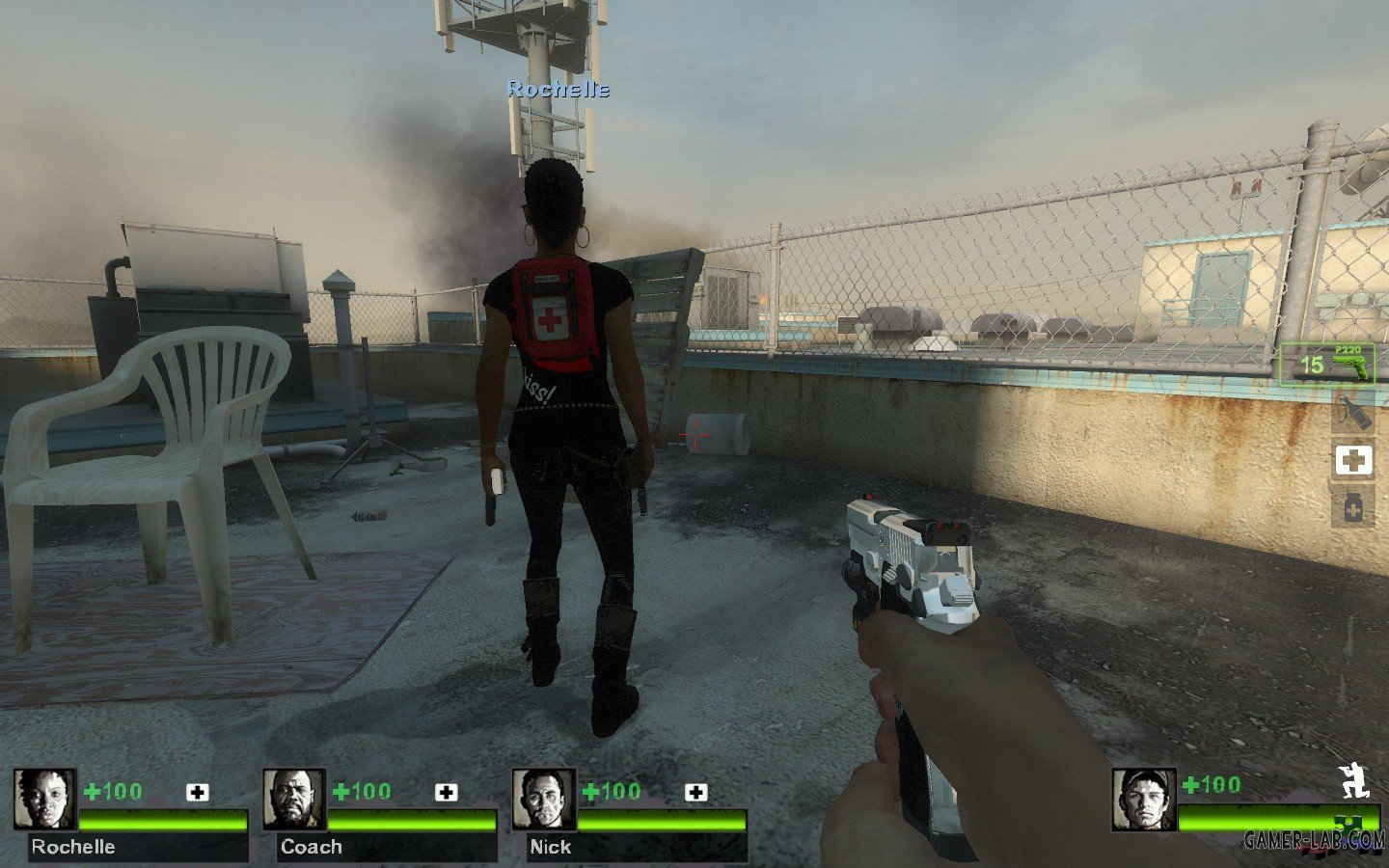The height and width of the screenshot is (868, 1389).
Task: Click Rochelle's teammate portrait
Action: click(x=44, y=800)
